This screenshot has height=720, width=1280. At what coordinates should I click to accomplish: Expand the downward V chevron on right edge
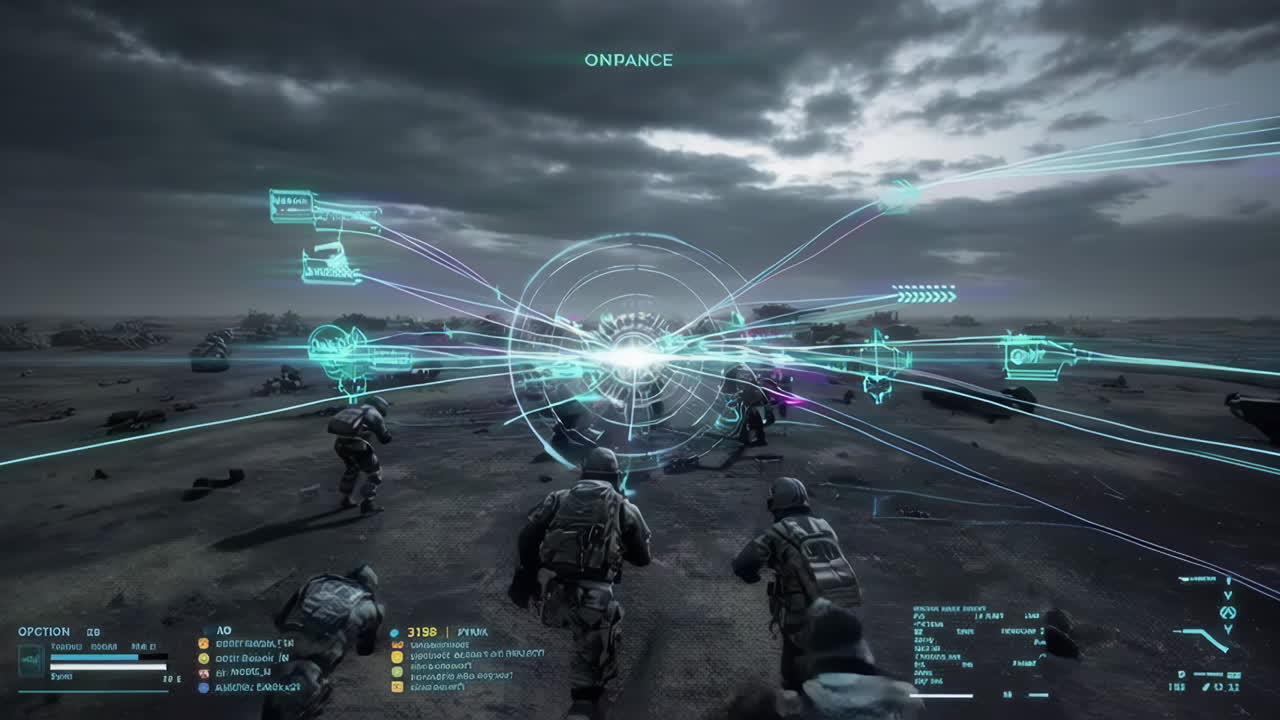pyautogui.click(x=1228, y=595)
